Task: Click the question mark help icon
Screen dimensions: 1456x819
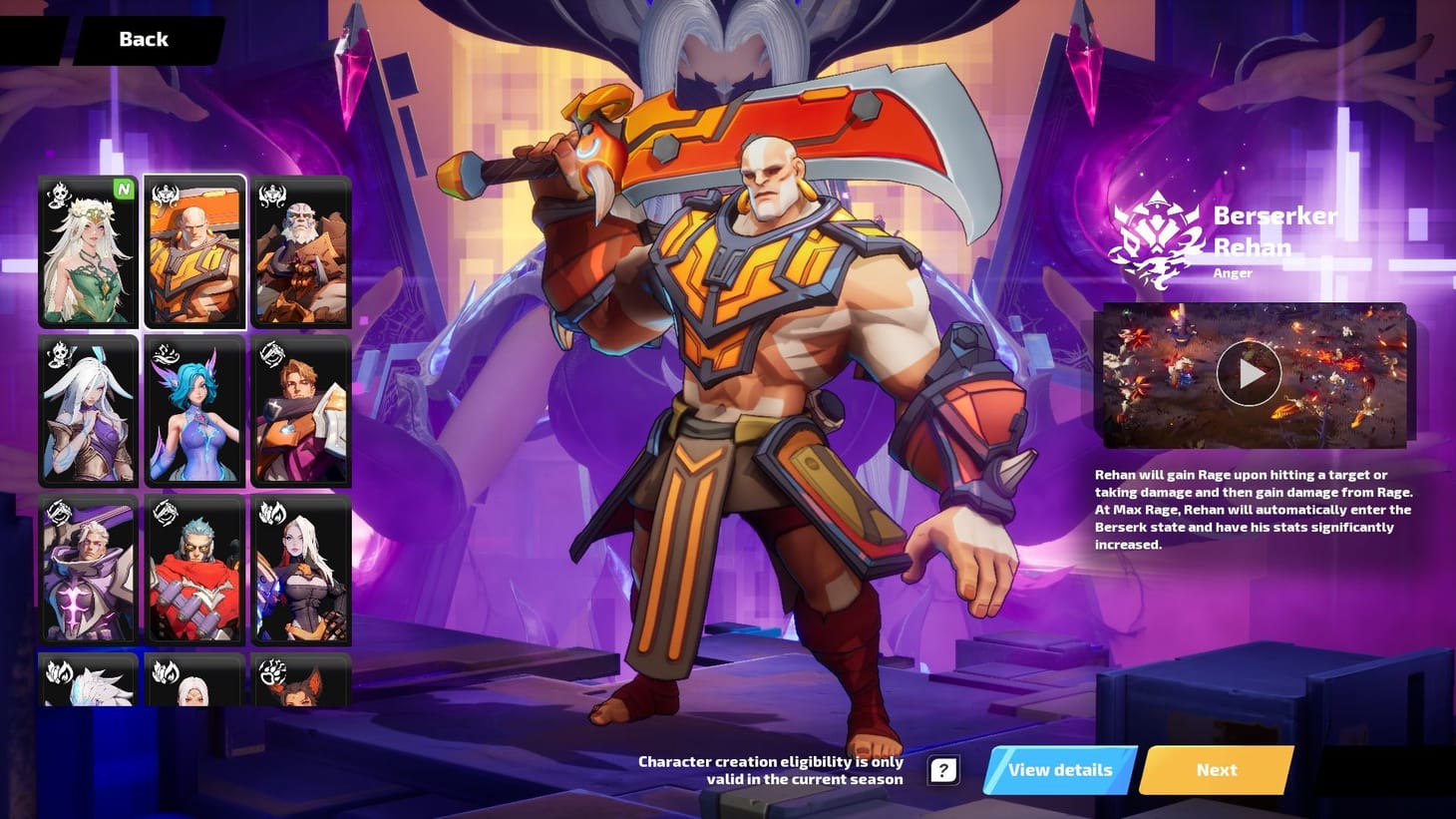Action: pyautogui.click(x=941, y=769)
